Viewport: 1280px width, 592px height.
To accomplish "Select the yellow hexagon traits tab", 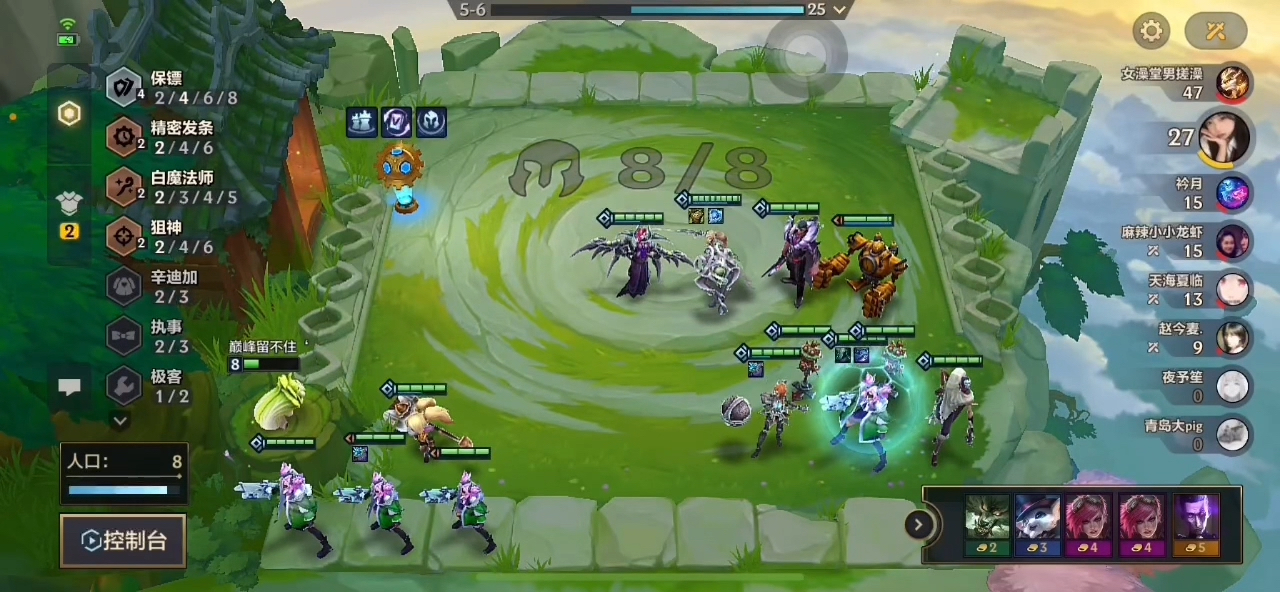I will (69, 114).
